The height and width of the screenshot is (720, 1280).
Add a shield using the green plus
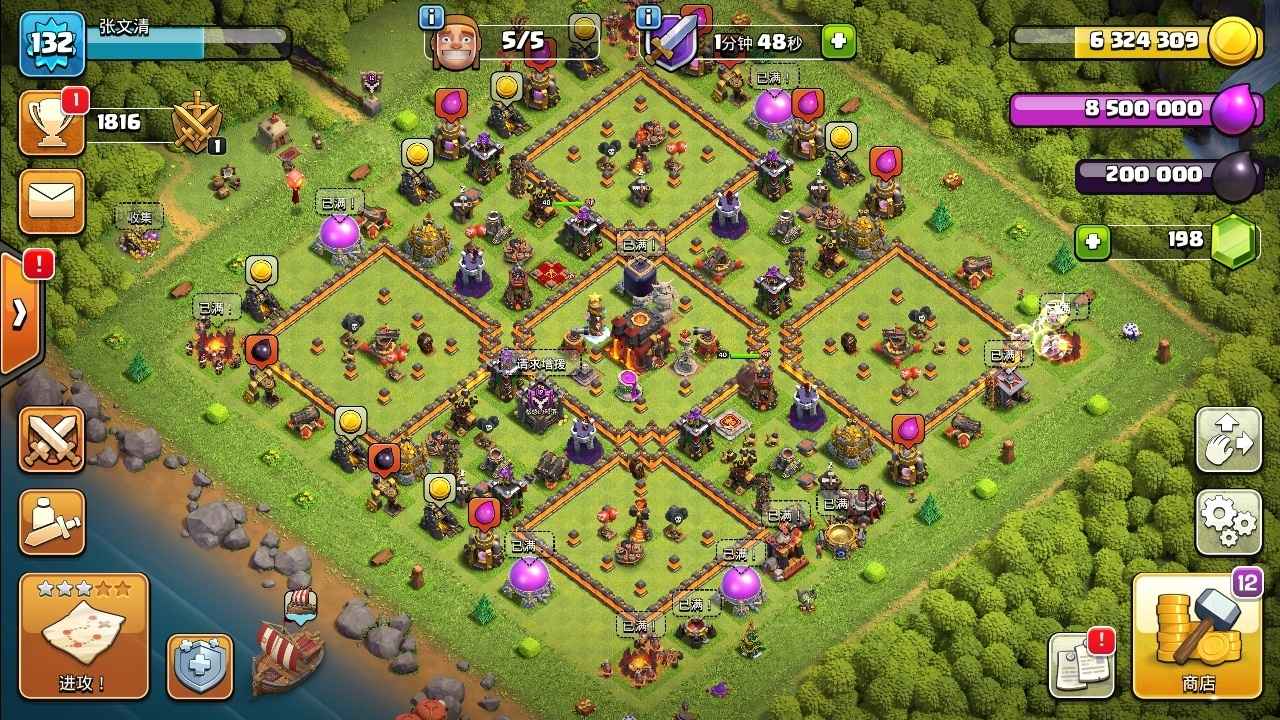pos(838,42)
